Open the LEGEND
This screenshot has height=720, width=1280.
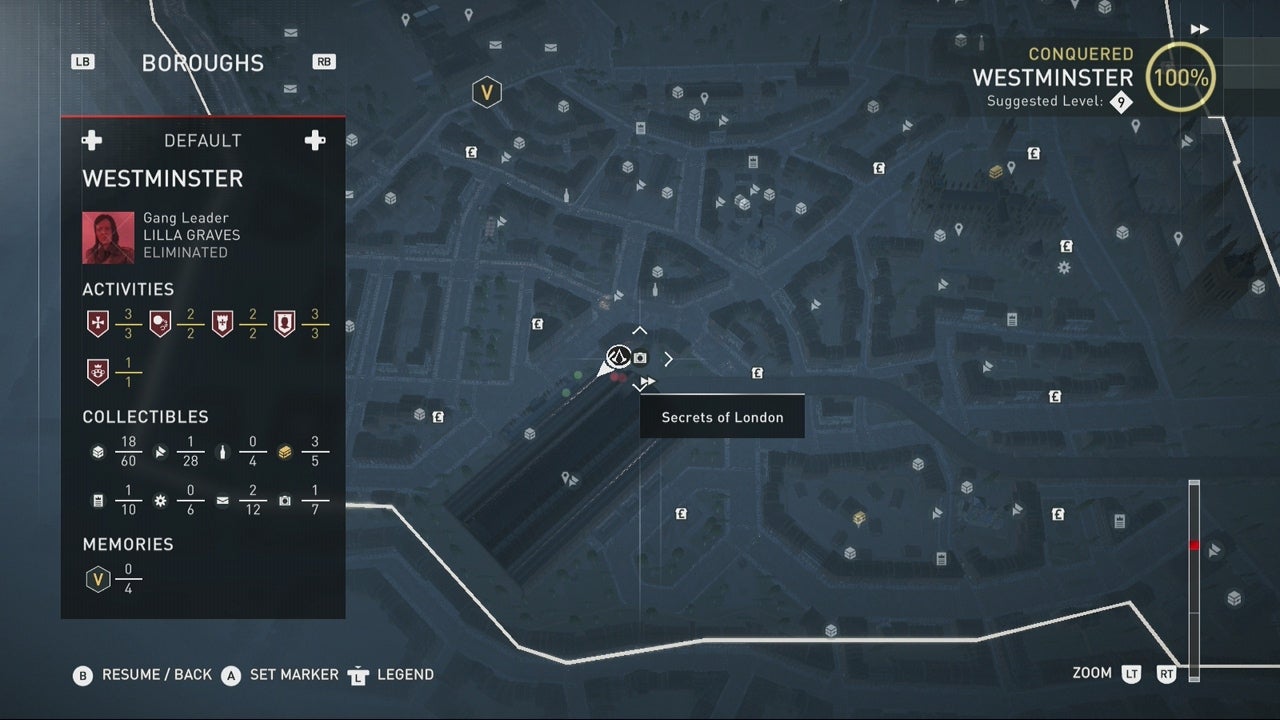404,675
